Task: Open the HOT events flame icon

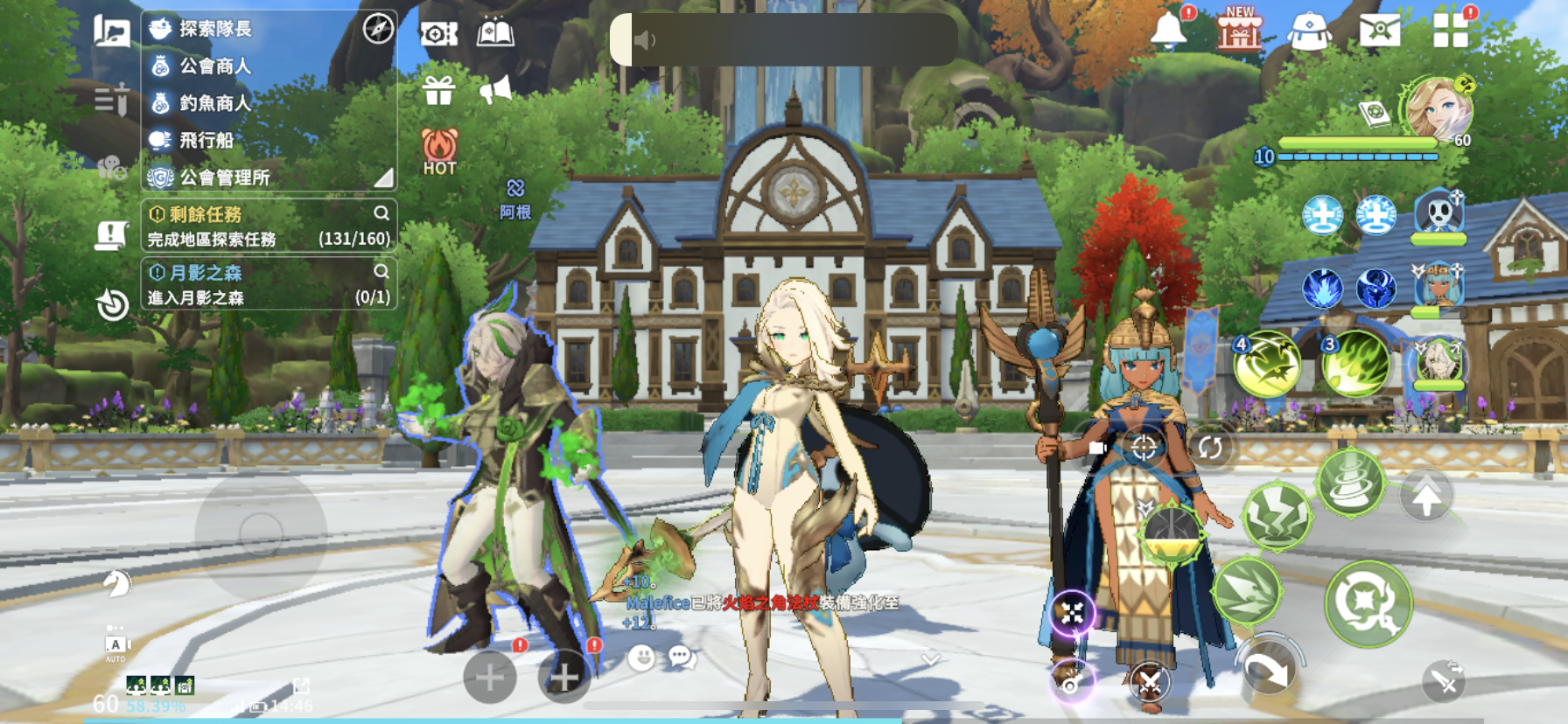Action: pyautogui.click(x=439, y=150)
